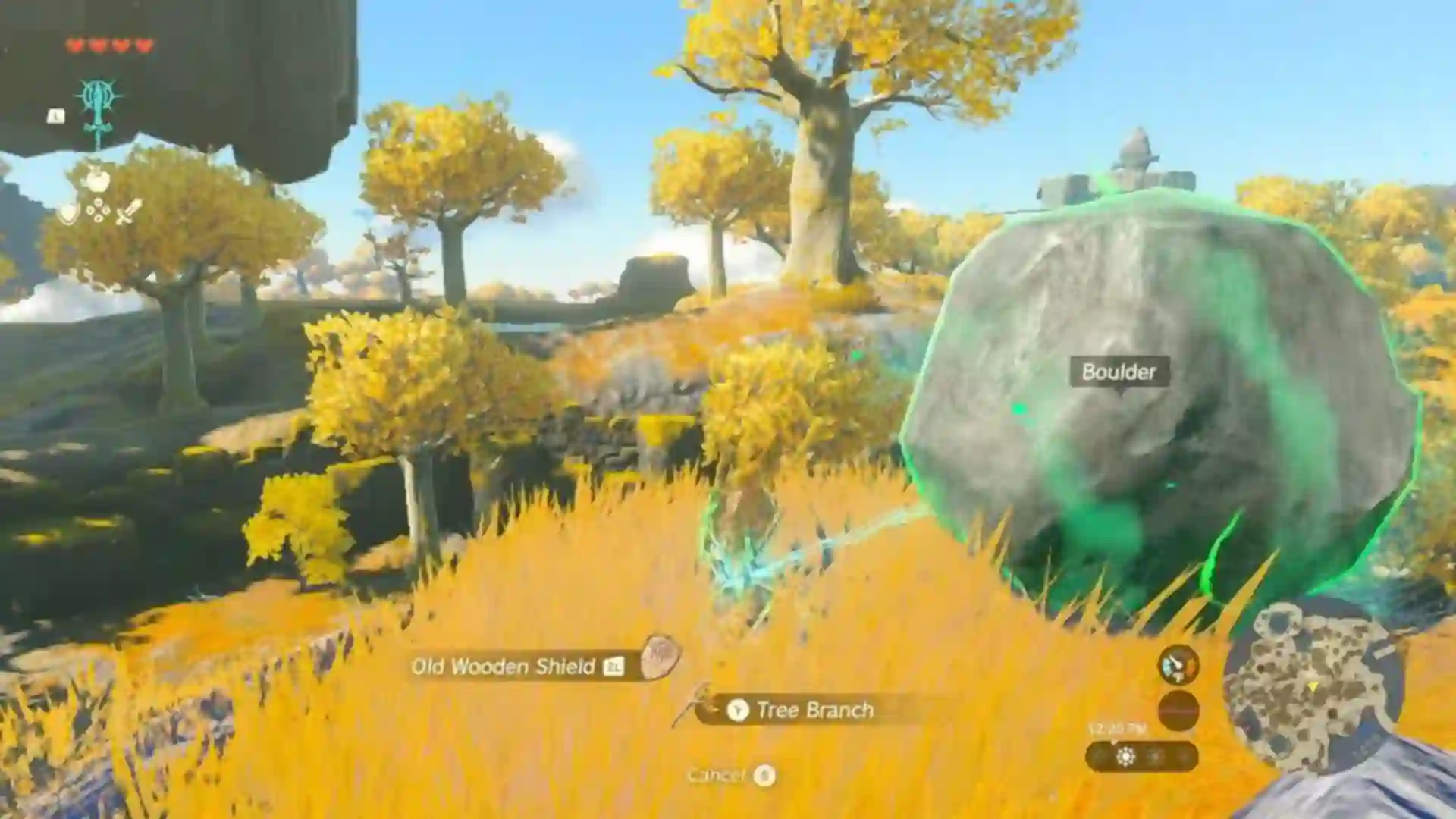Click the Boulder target label
The width and height of the screenshot is (1456, 819).
click(x=1119, y=372)
